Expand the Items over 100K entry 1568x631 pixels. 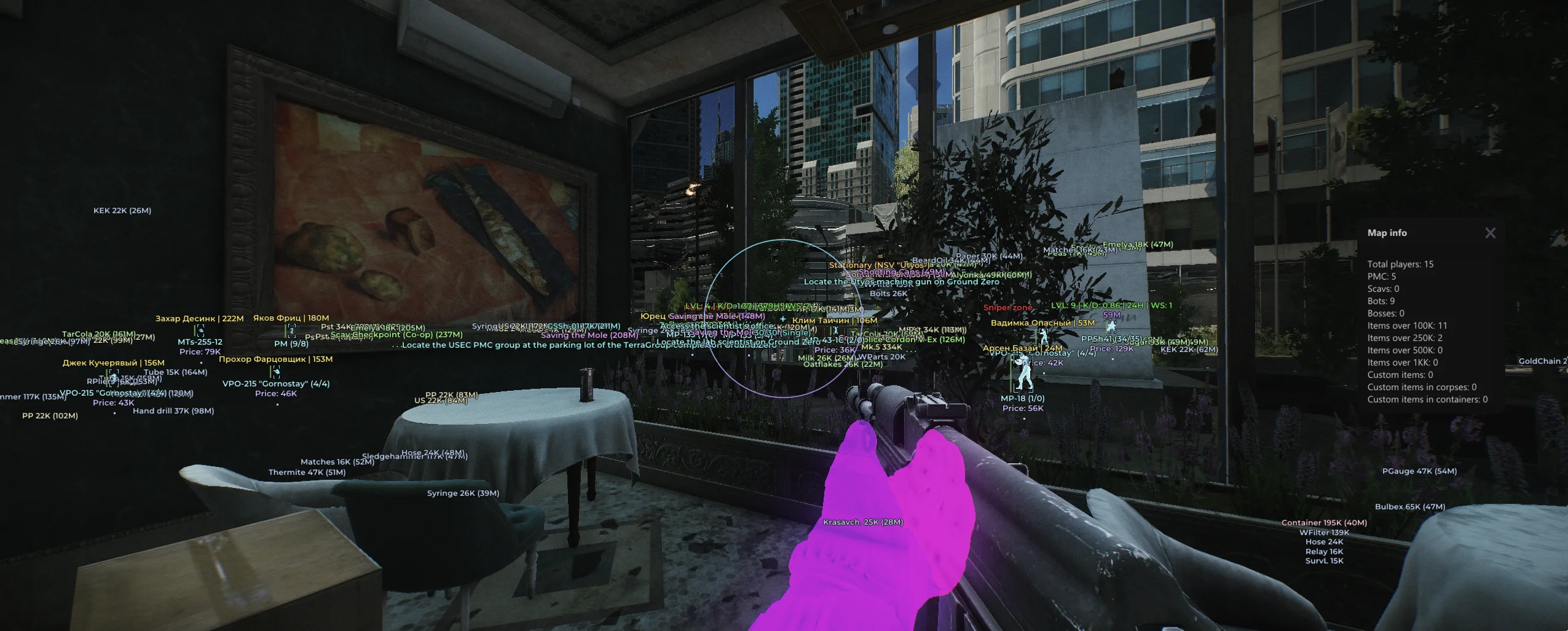[x=1408, y=325]
